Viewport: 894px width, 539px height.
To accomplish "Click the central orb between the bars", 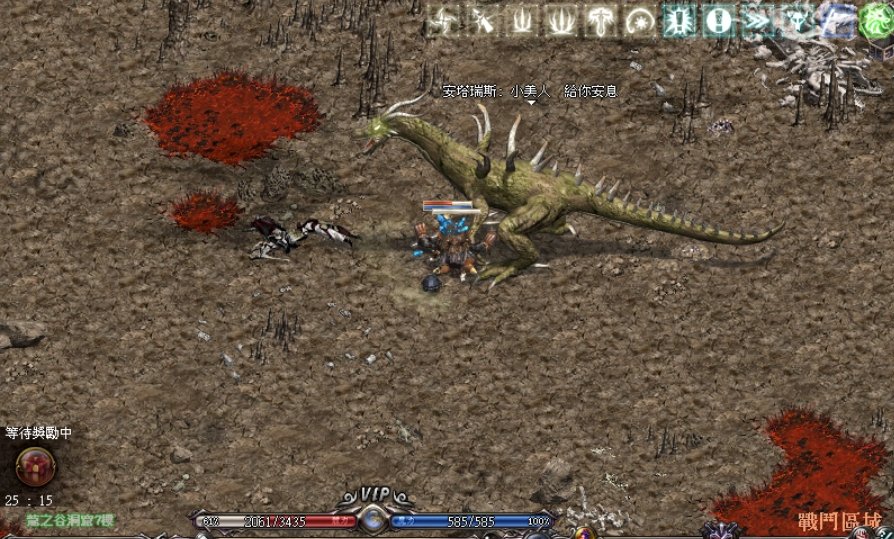I will tap(373, 520).
